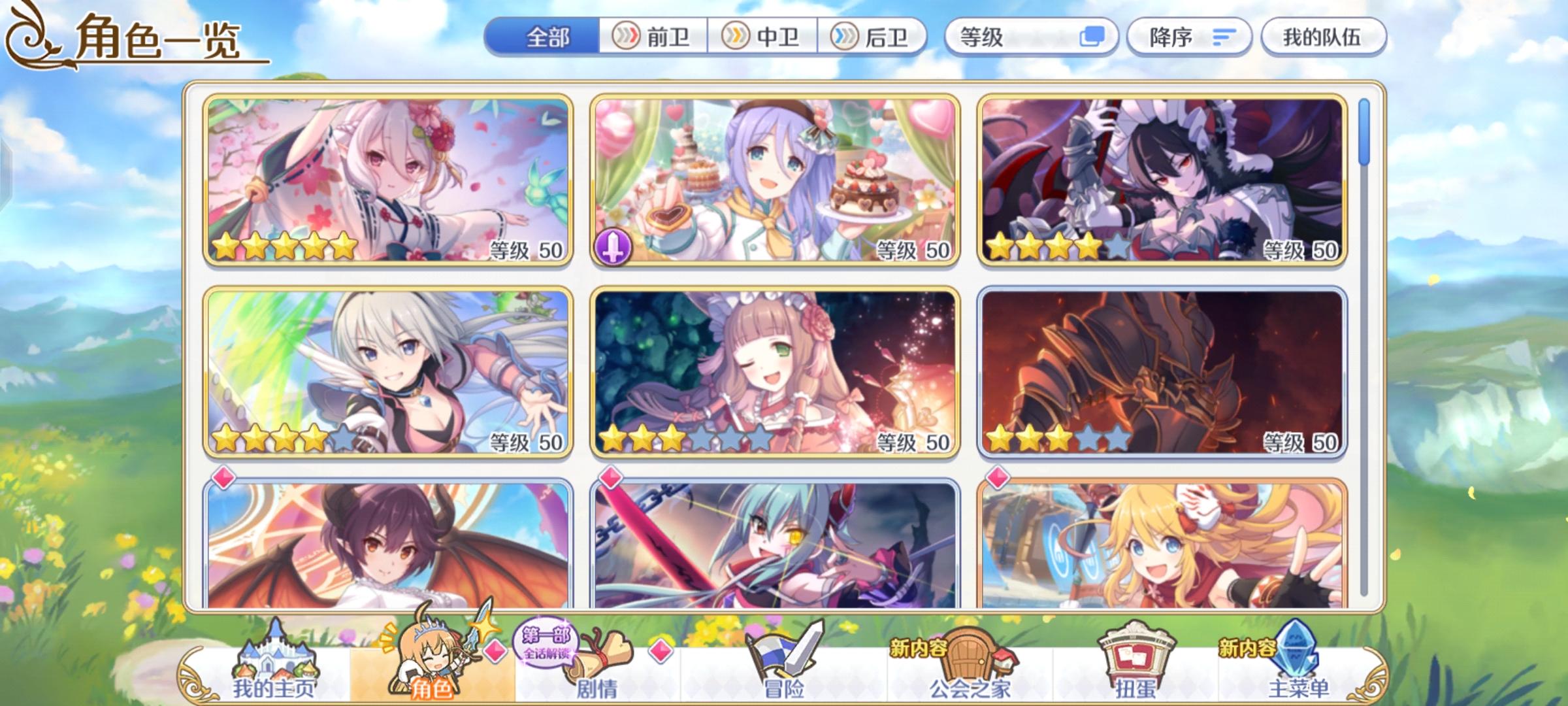1568x706 pixels.
Task: Select the 中卫 midguard filter
Action: click(763, 37)
